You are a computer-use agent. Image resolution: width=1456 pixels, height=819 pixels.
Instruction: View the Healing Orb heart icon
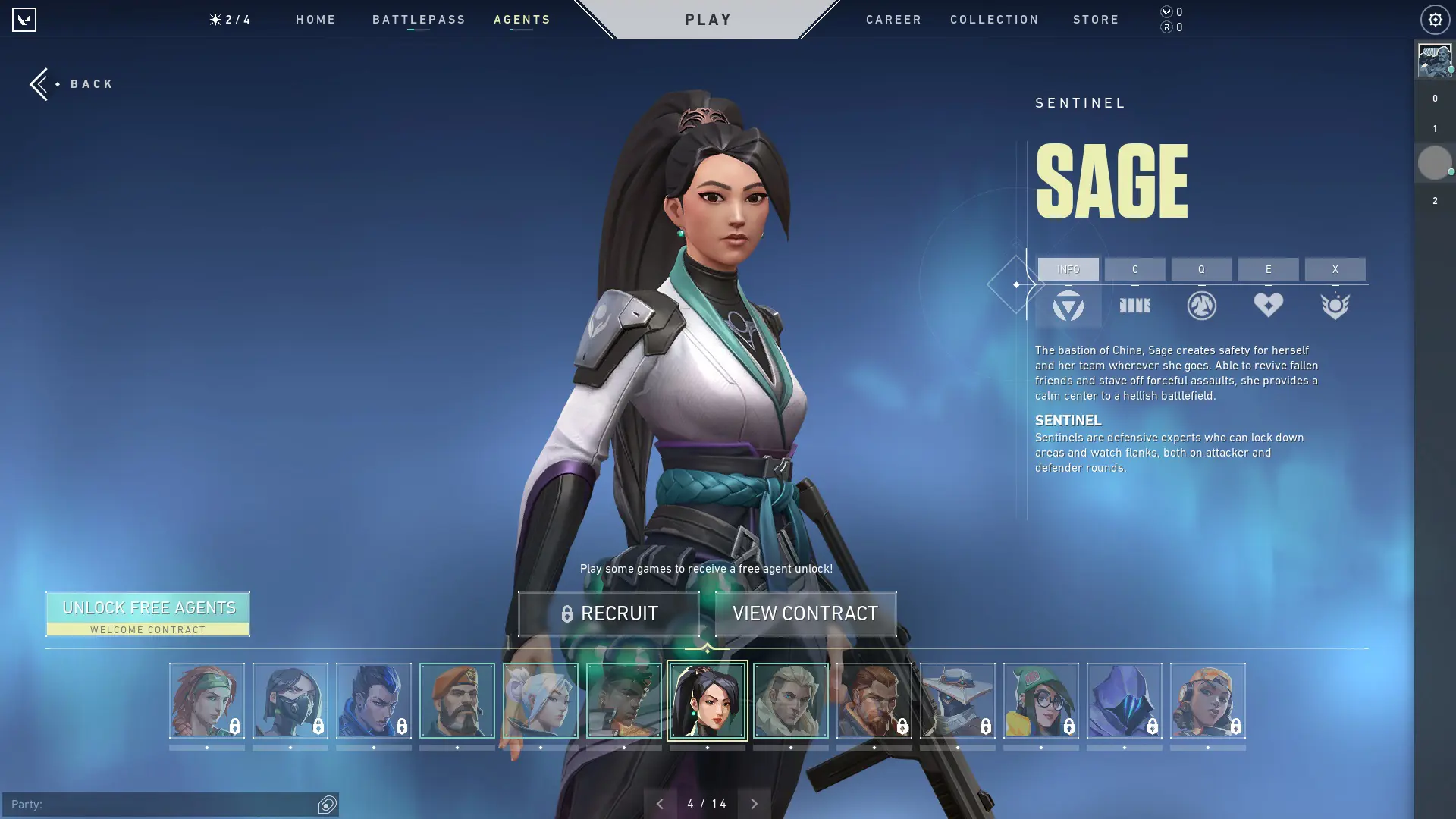pos(1269,306)
